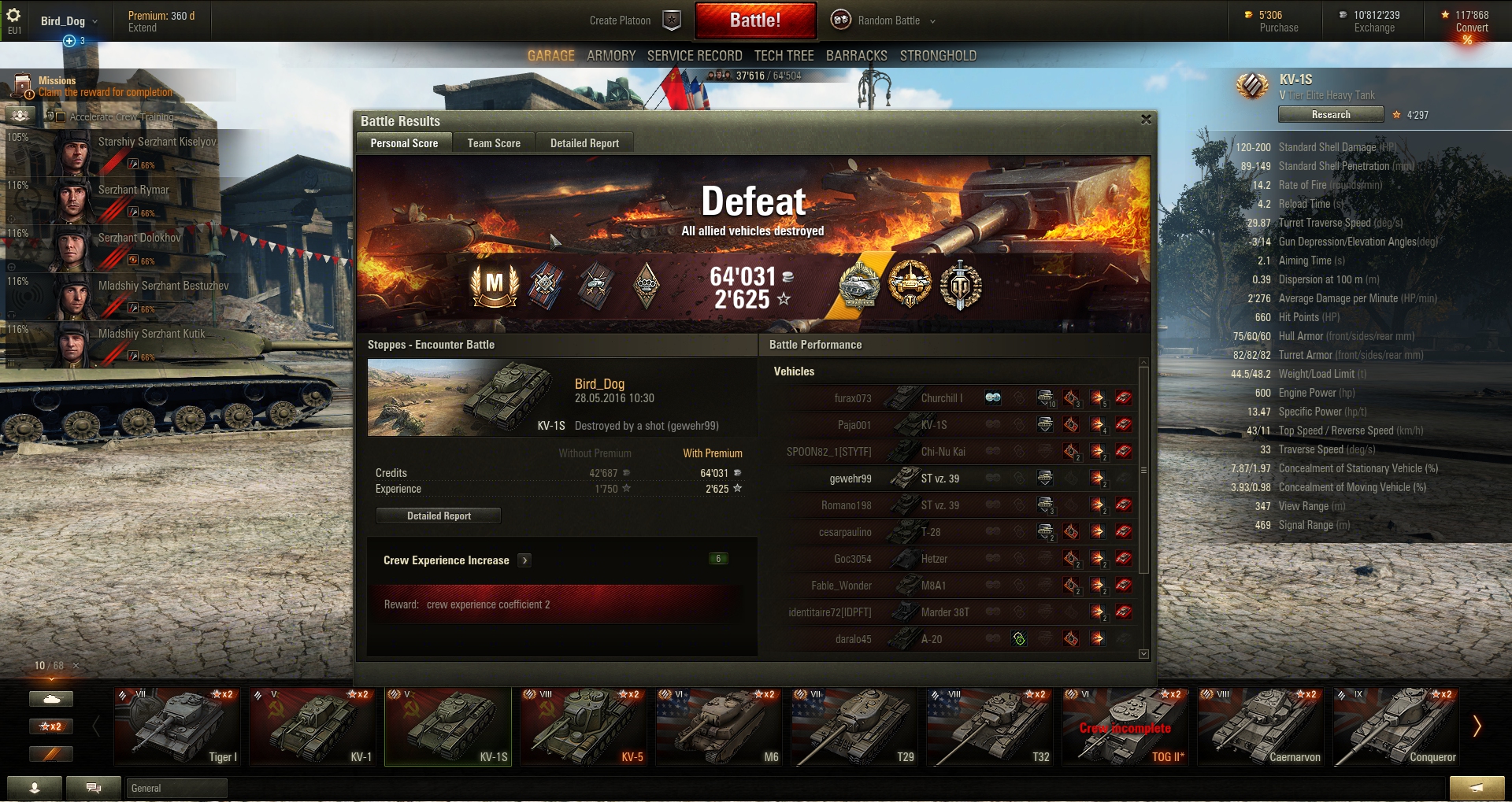Open the game settings gear icon

click(13, 15)
